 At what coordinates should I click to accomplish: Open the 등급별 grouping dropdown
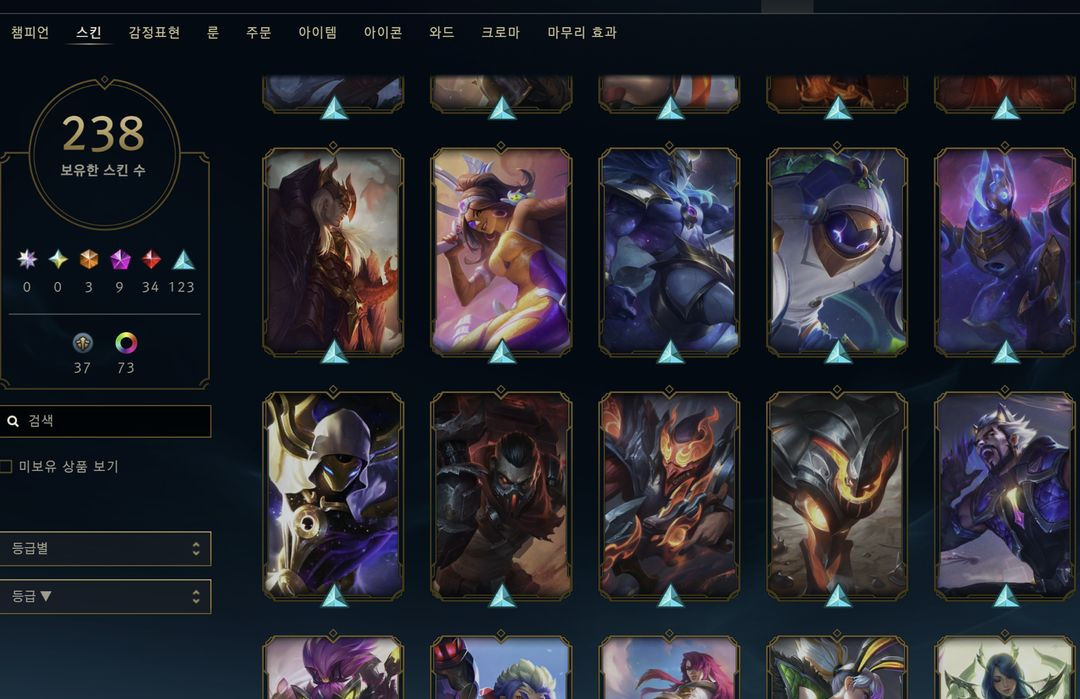coord(105,548)
